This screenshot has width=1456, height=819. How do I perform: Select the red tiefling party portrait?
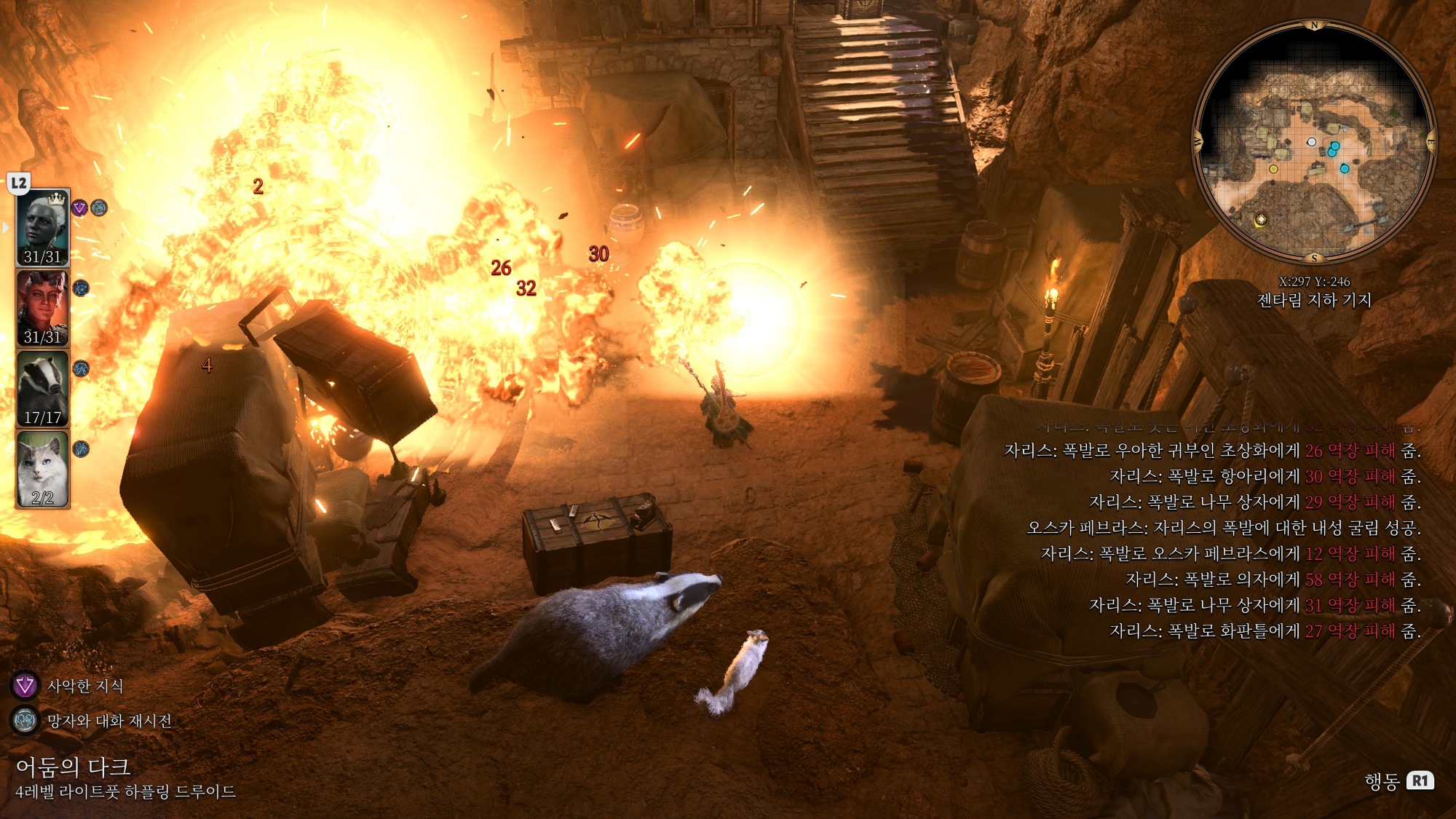tap(42, 308)
